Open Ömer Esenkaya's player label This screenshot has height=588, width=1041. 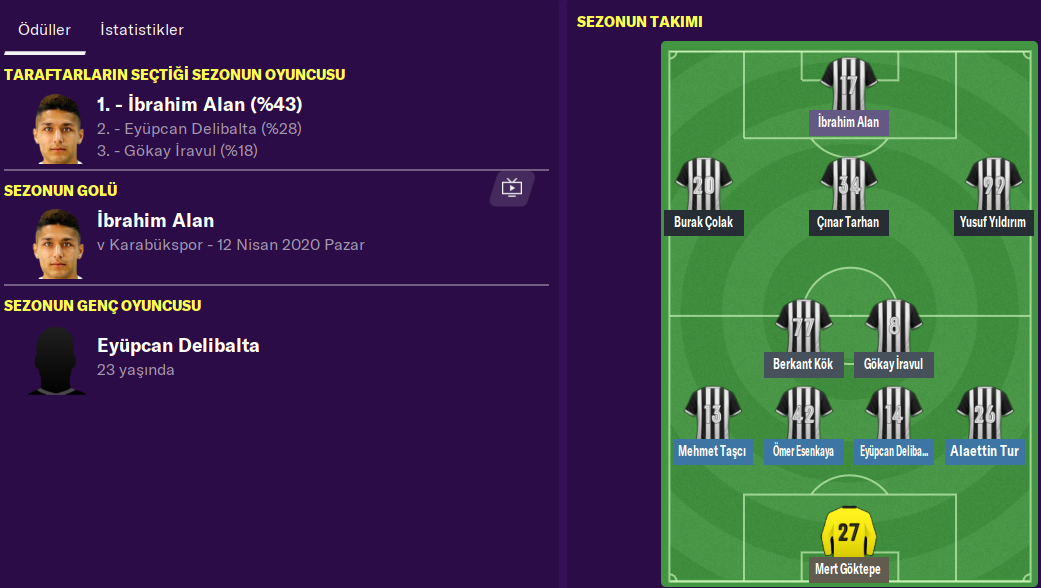pos(803,451)
